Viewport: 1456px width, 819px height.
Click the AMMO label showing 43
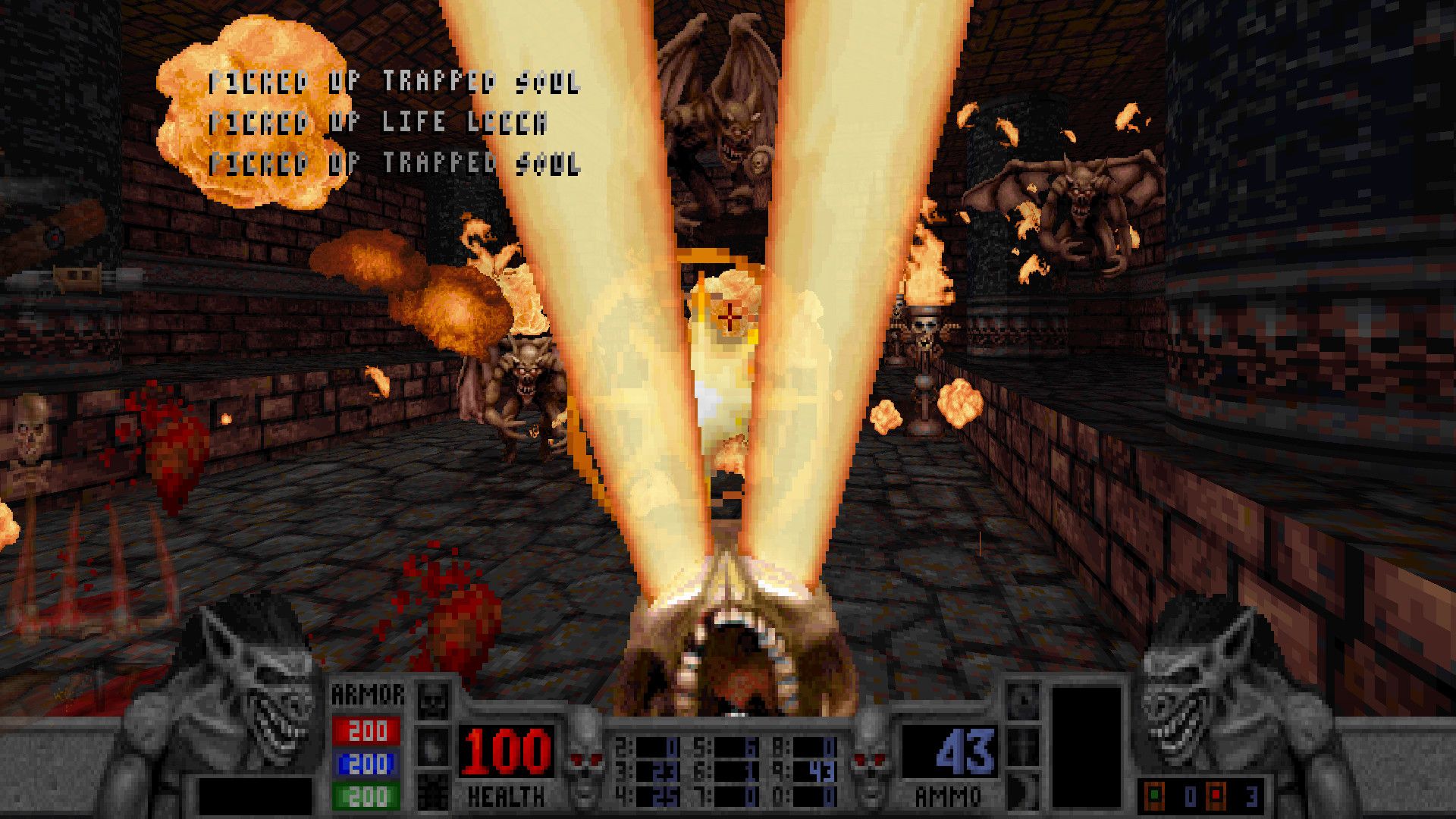tap(948, 794)
